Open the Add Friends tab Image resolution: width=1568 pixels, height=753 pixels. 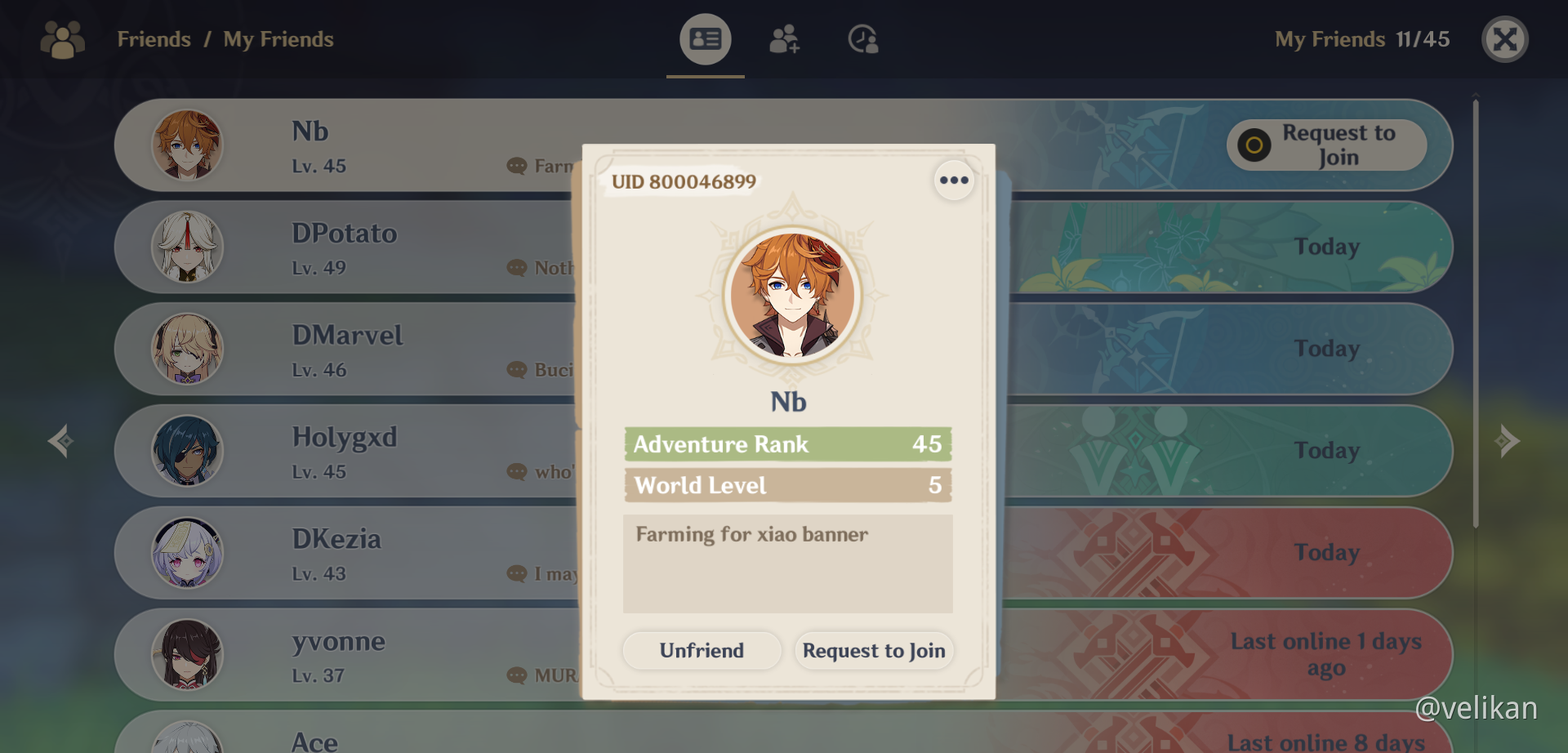[784, 39]
